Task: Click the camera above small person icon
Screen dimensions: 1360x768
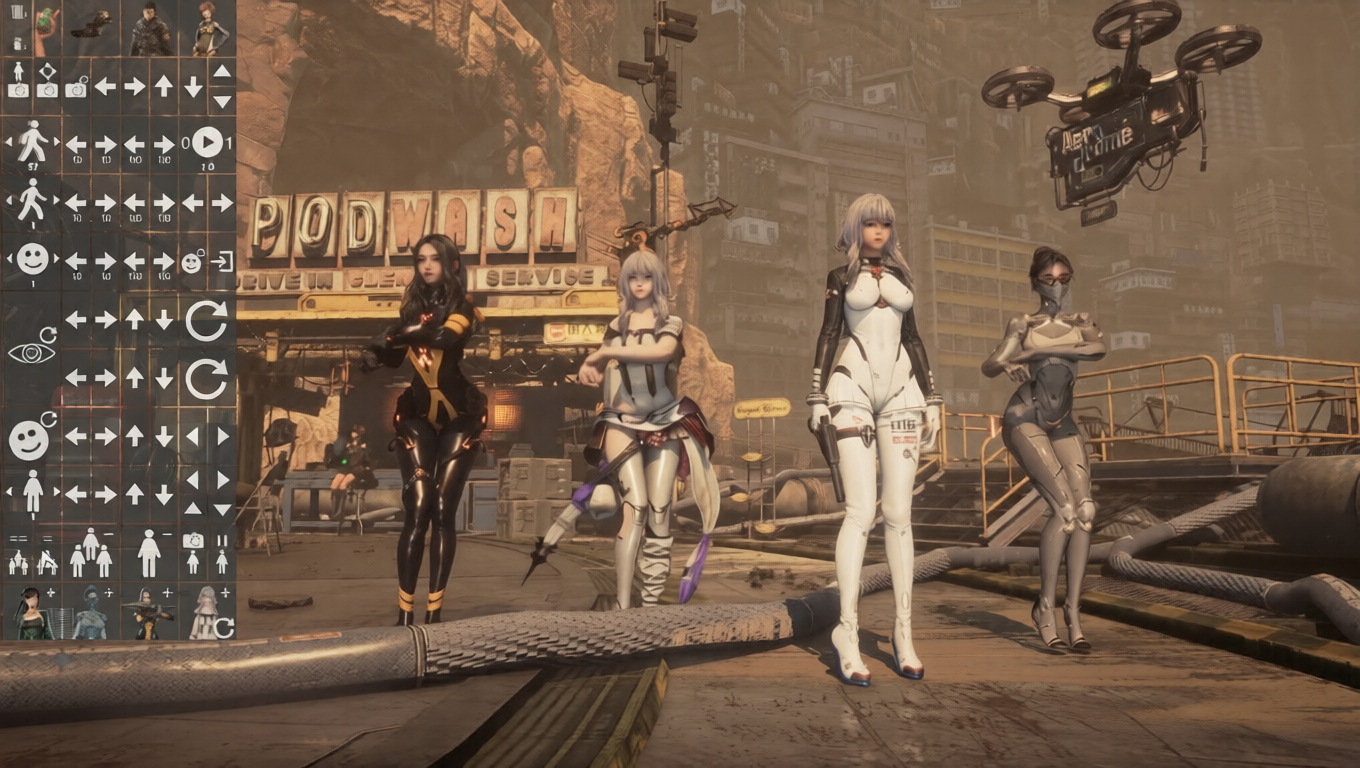Action: click(x=193, y=553)
